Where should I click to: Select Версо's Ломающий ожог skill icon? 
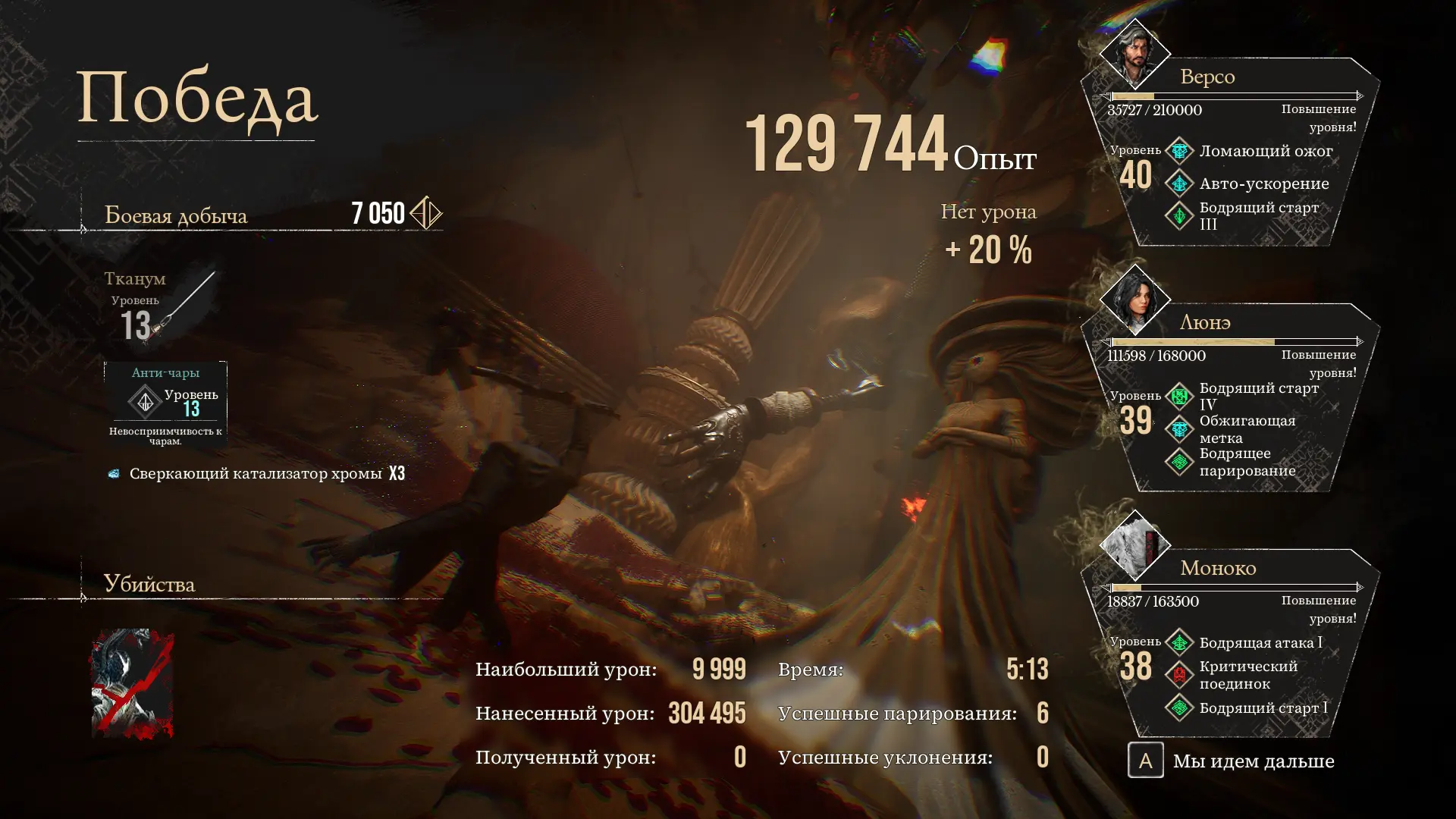(1179, 151)
